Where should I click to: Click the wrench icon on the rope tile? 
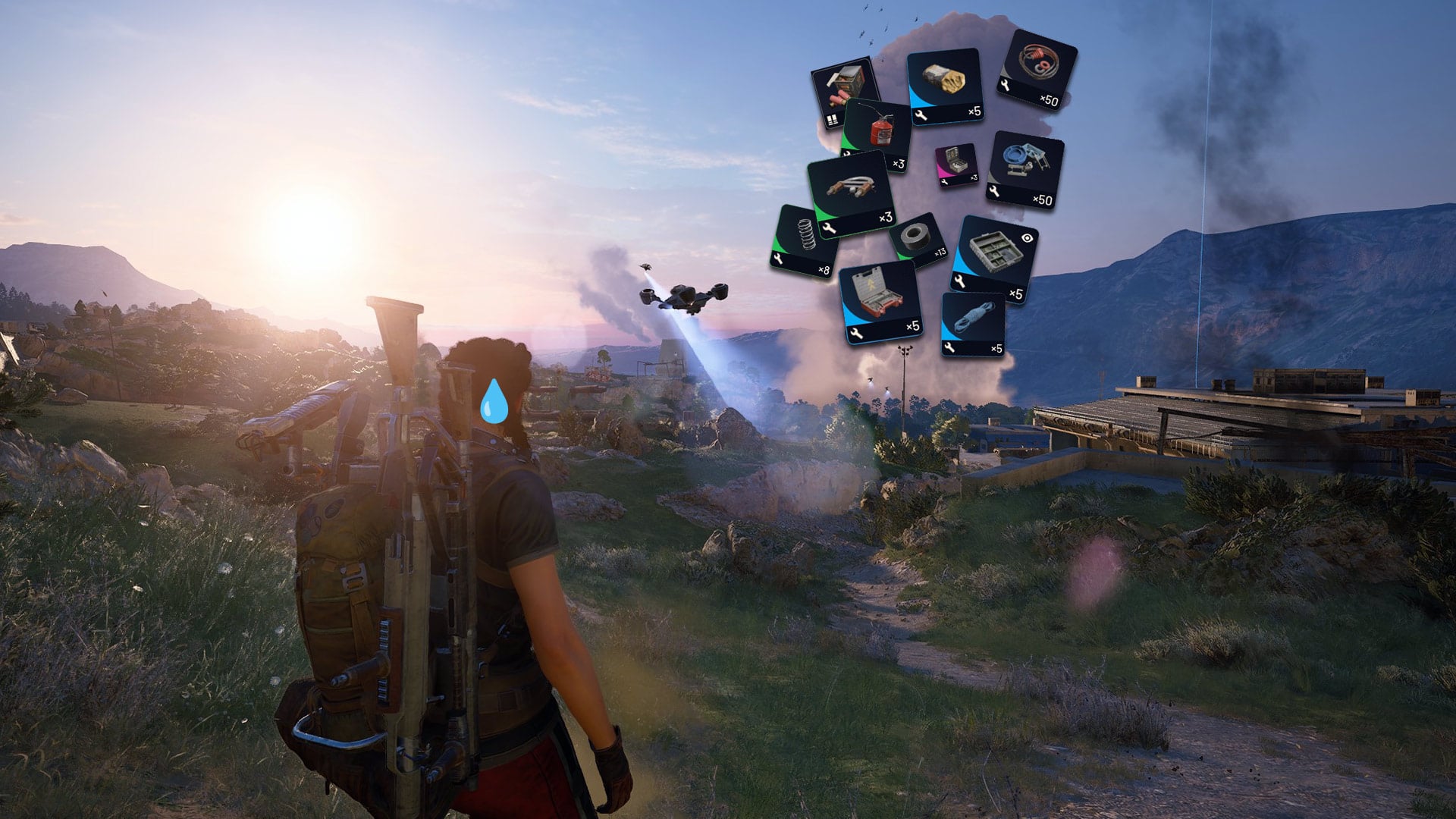tap(950, 347)
